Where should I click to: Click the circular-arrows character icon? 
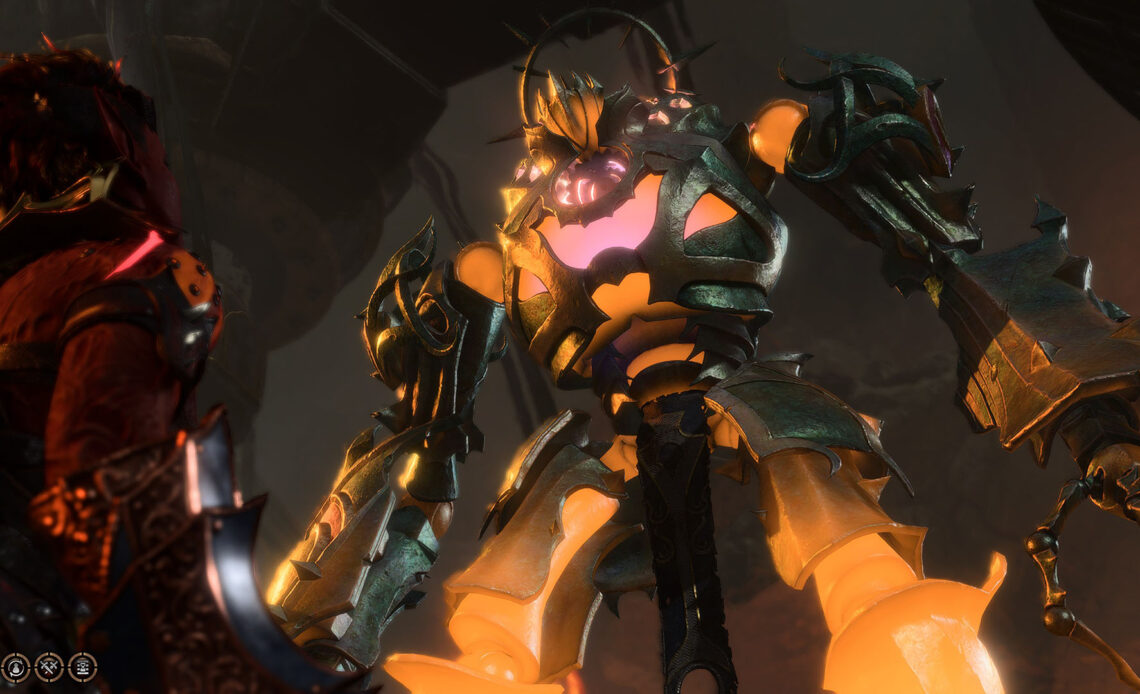tap(15, 667)
